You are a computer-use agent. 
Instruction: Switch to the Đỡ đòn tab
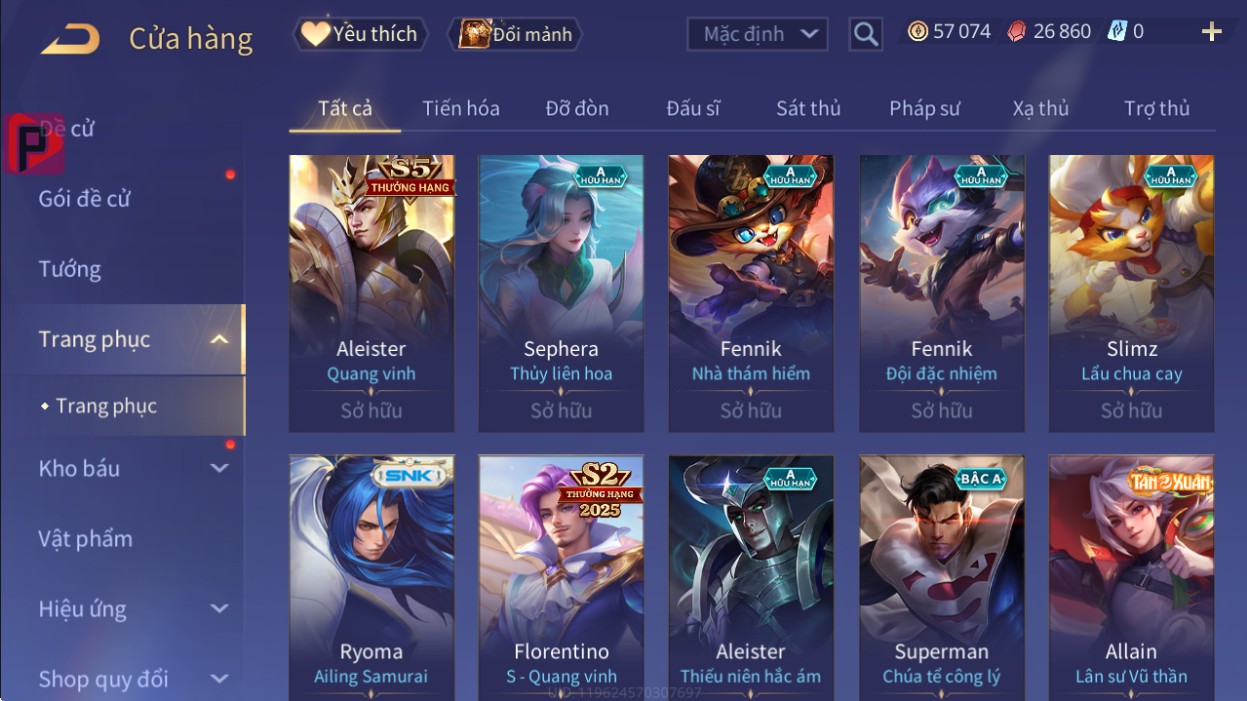[577, 108]
